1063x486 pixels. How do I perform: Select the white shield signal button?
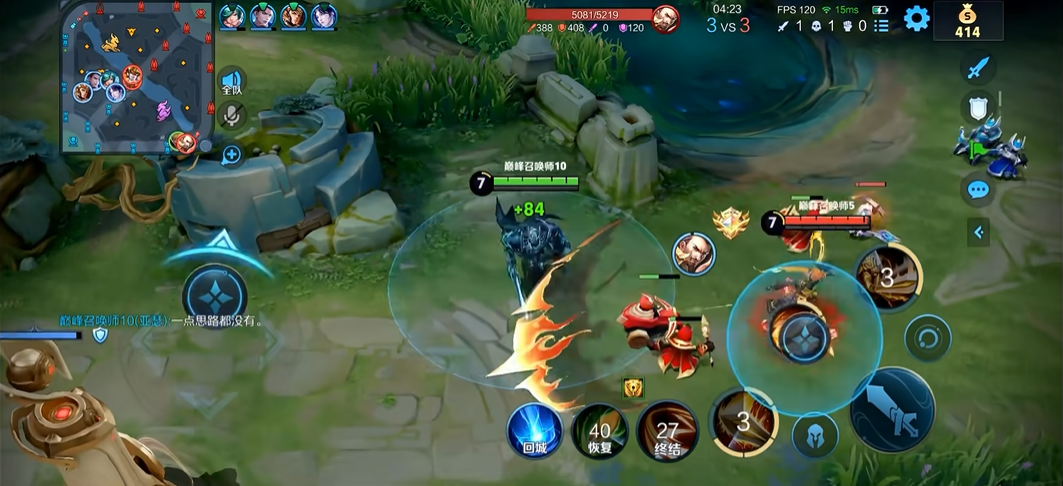click(978, 108)
